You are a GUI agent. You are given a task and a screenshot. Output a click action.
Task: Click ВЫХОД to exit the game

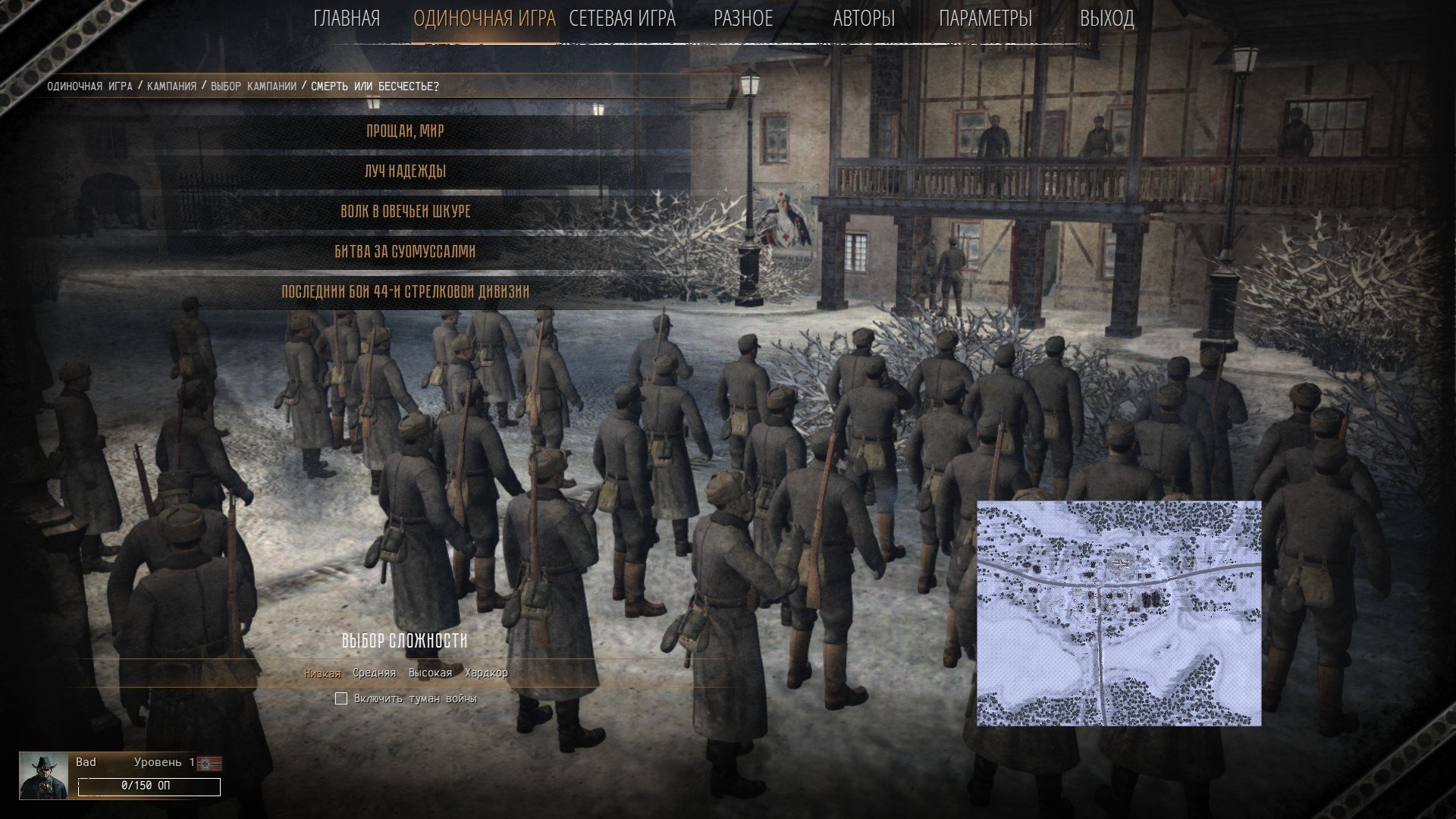(x=1106, y=19)
